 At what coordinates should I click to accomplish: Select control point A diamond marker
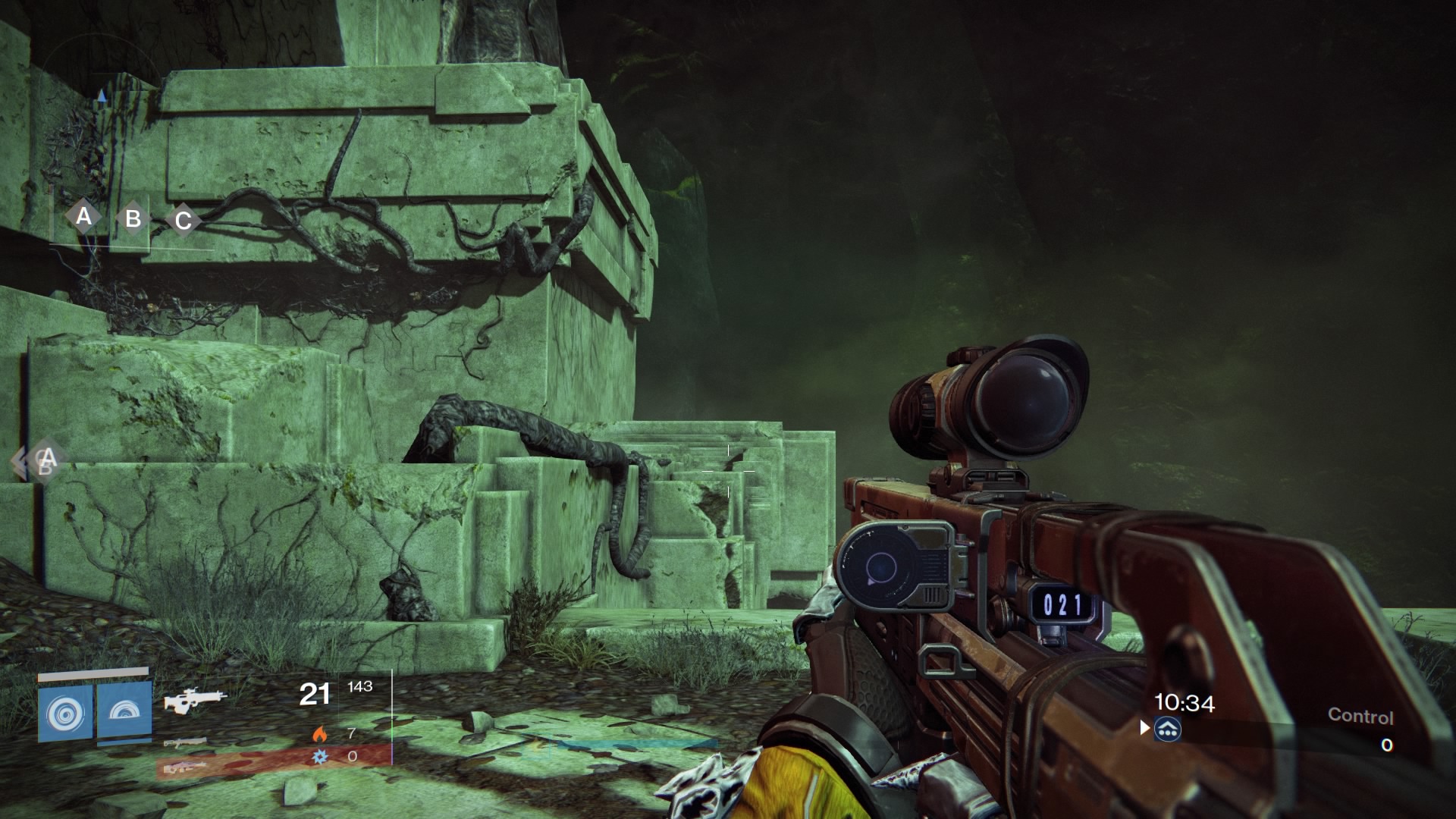(83, 217)
